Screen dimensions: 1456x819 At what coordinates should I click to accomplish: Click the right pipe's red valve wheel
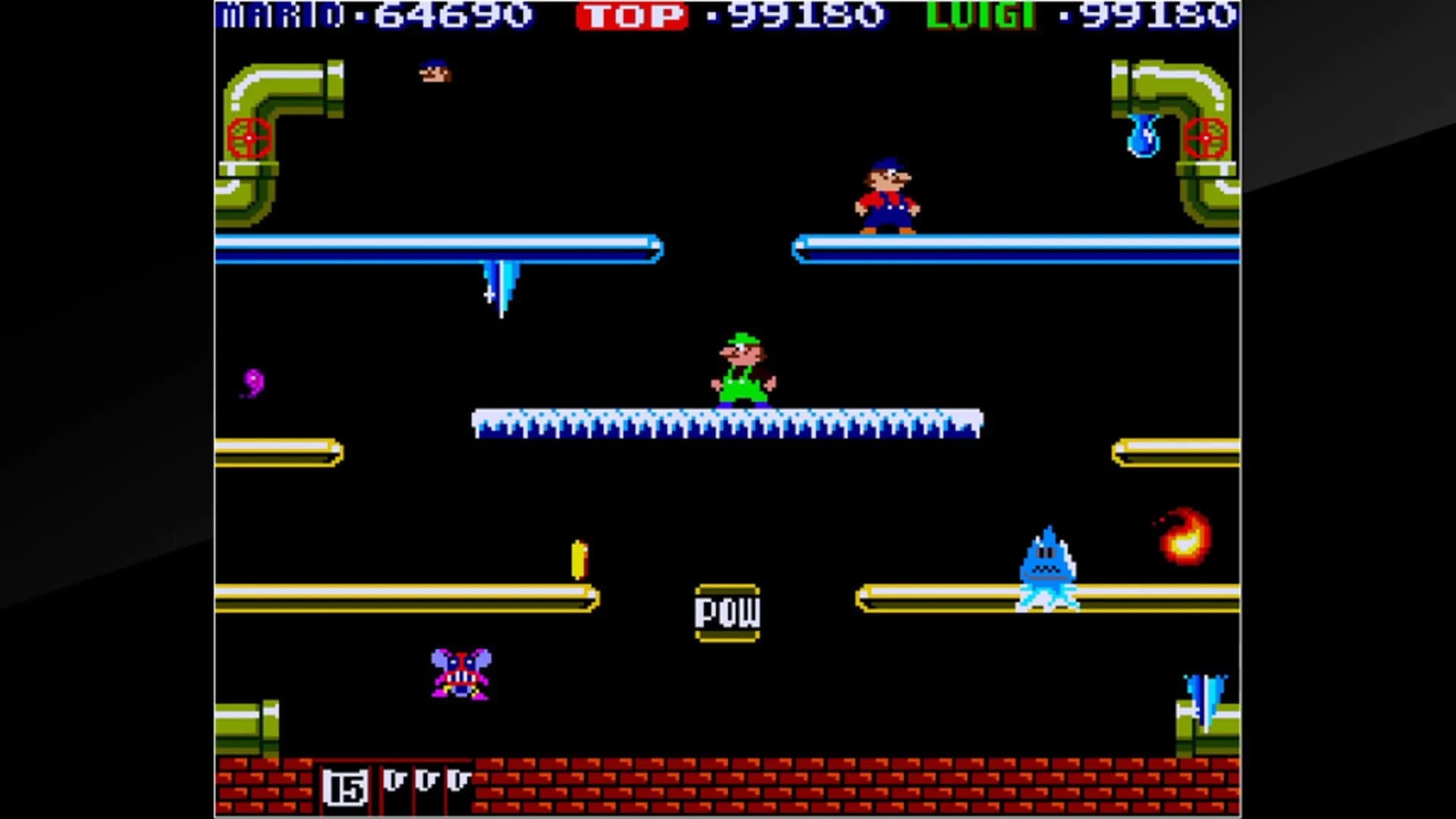1204,139
